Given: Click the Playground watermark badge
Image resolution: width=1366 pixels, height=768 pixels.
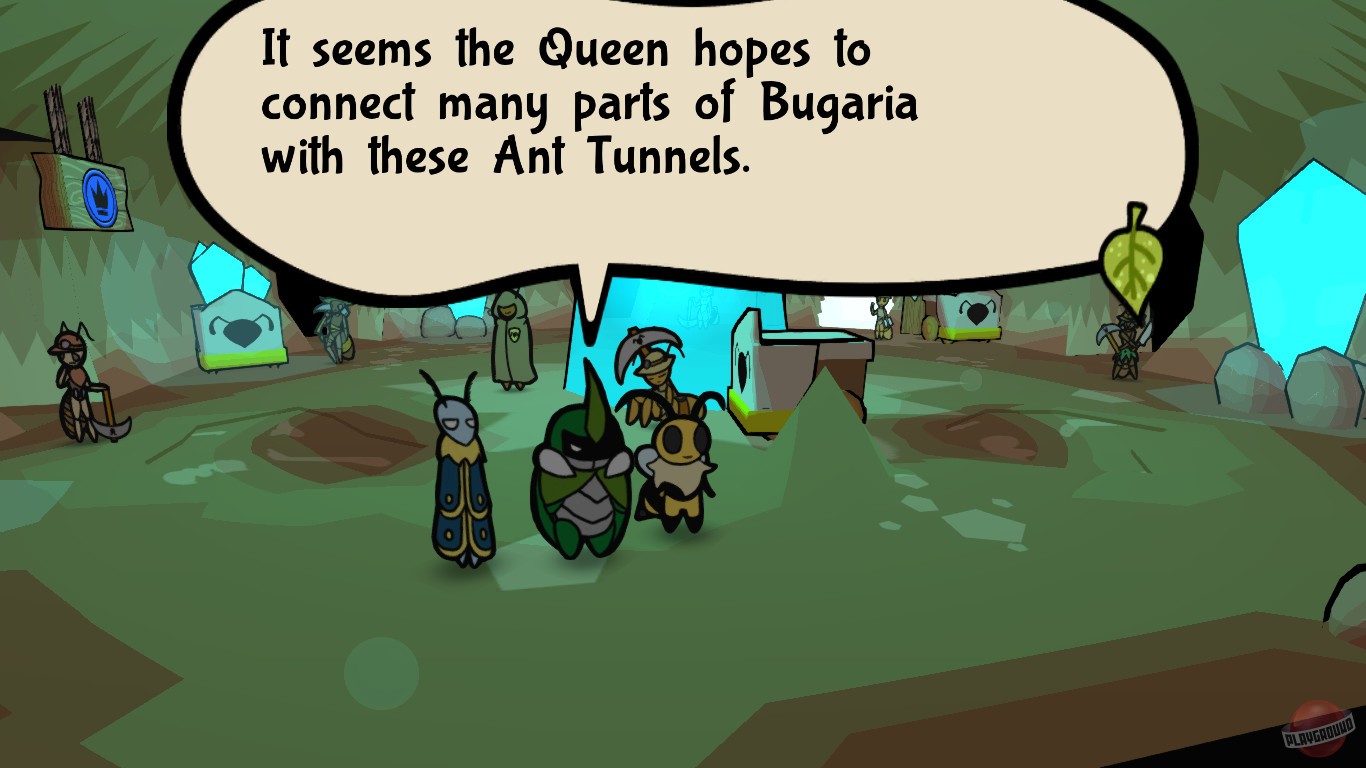Looking at the screenshot, I should pos(1316,730).
